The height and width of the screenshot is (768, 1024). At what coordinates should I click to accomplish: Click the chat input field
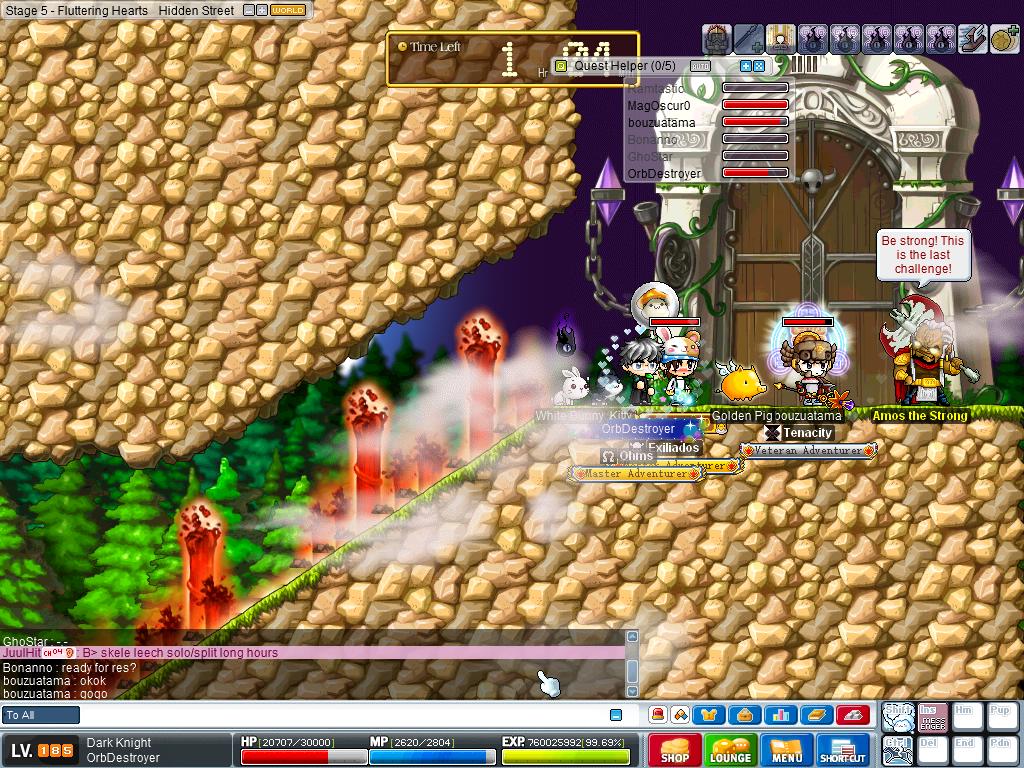tap(340, 715)
